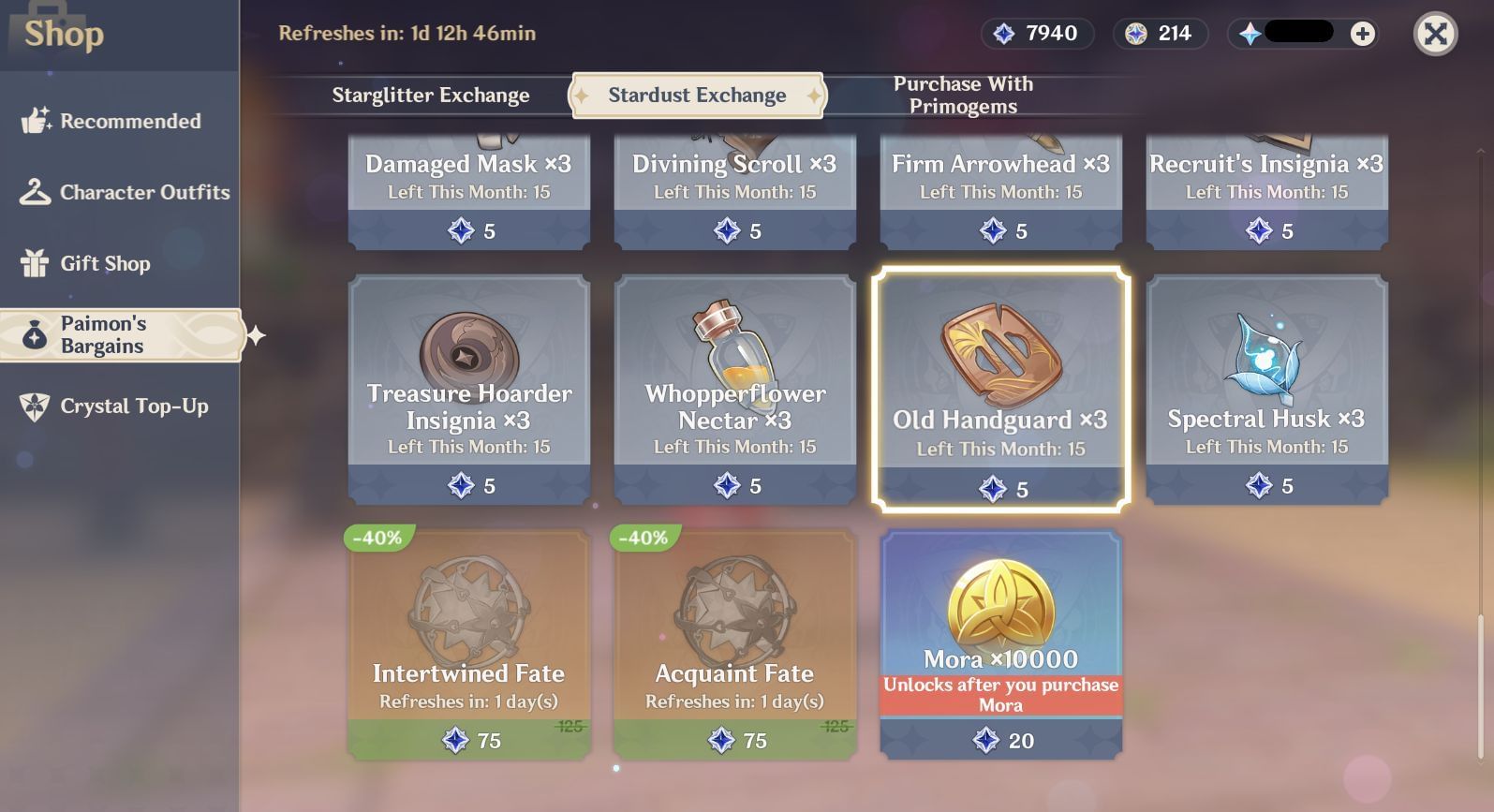The image size is (1494, 812).
Task: Open Character Outfits via hanger icon
Action: pos(34,192)
